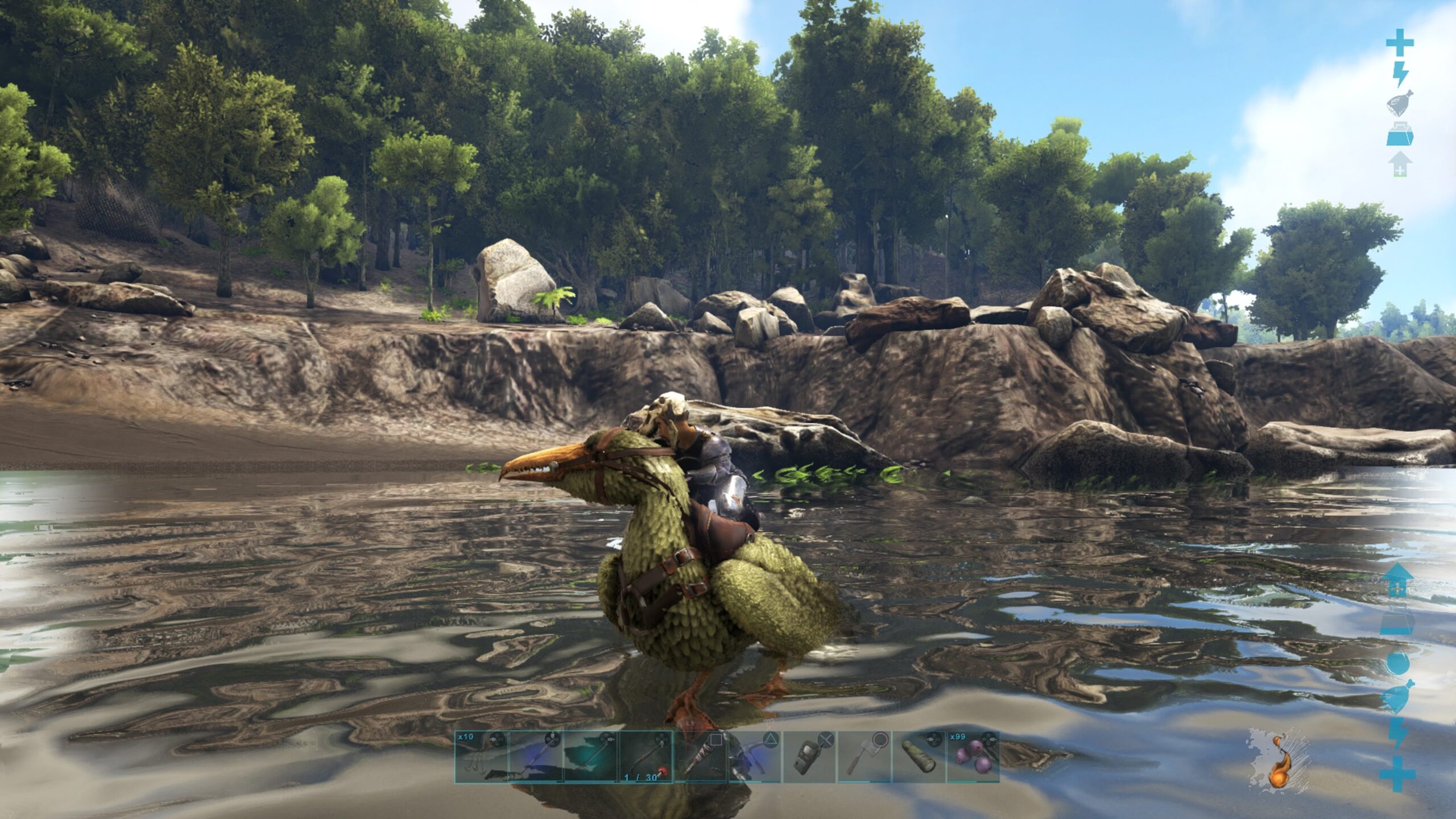Image resolution: width=1456 pixels, height=819 pixels.
Task: Select the spyglass hotbar slot
Action: click(918, 756)
